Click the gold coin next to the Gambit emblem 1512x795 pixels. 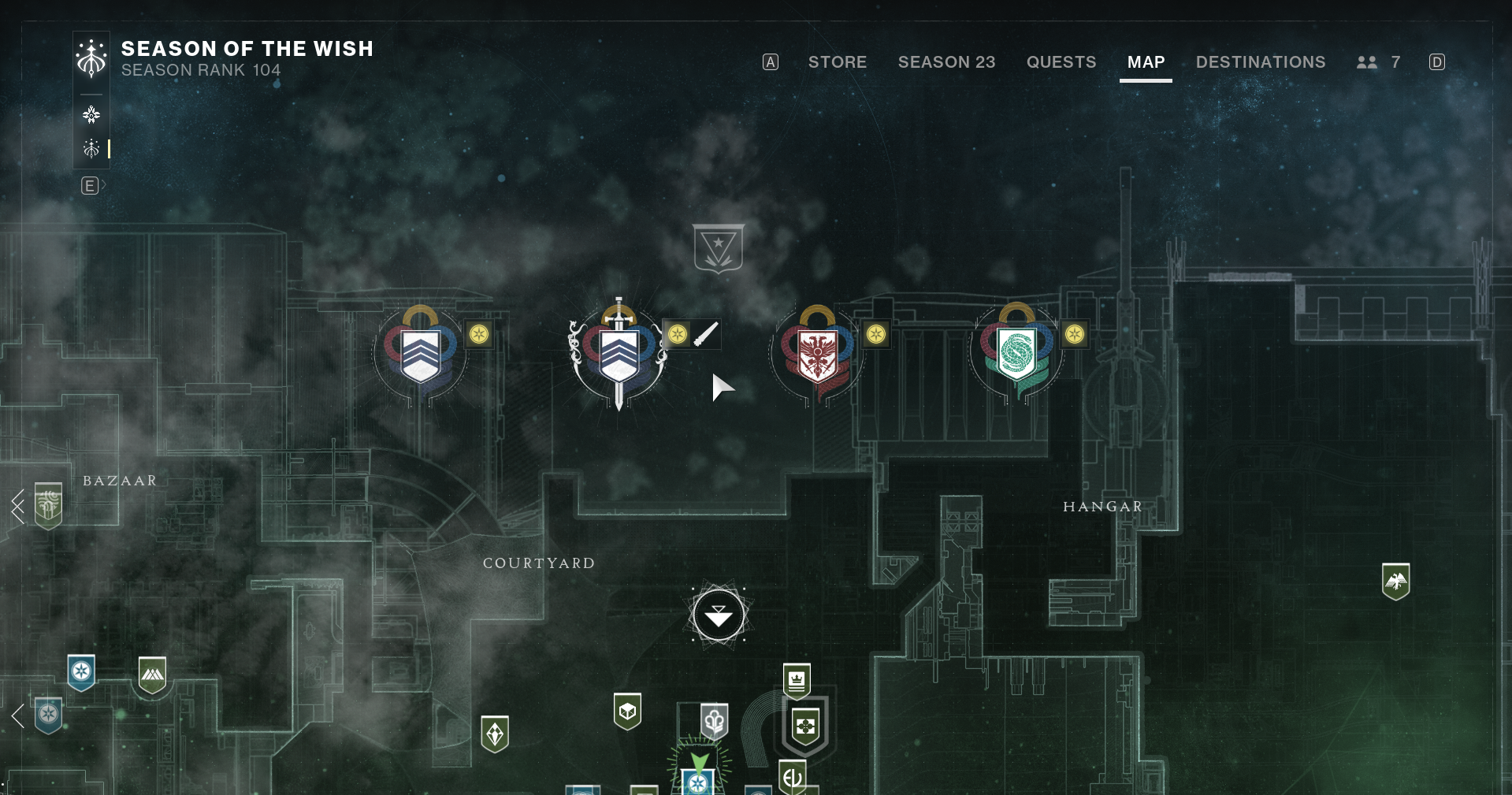[1073, 334]
